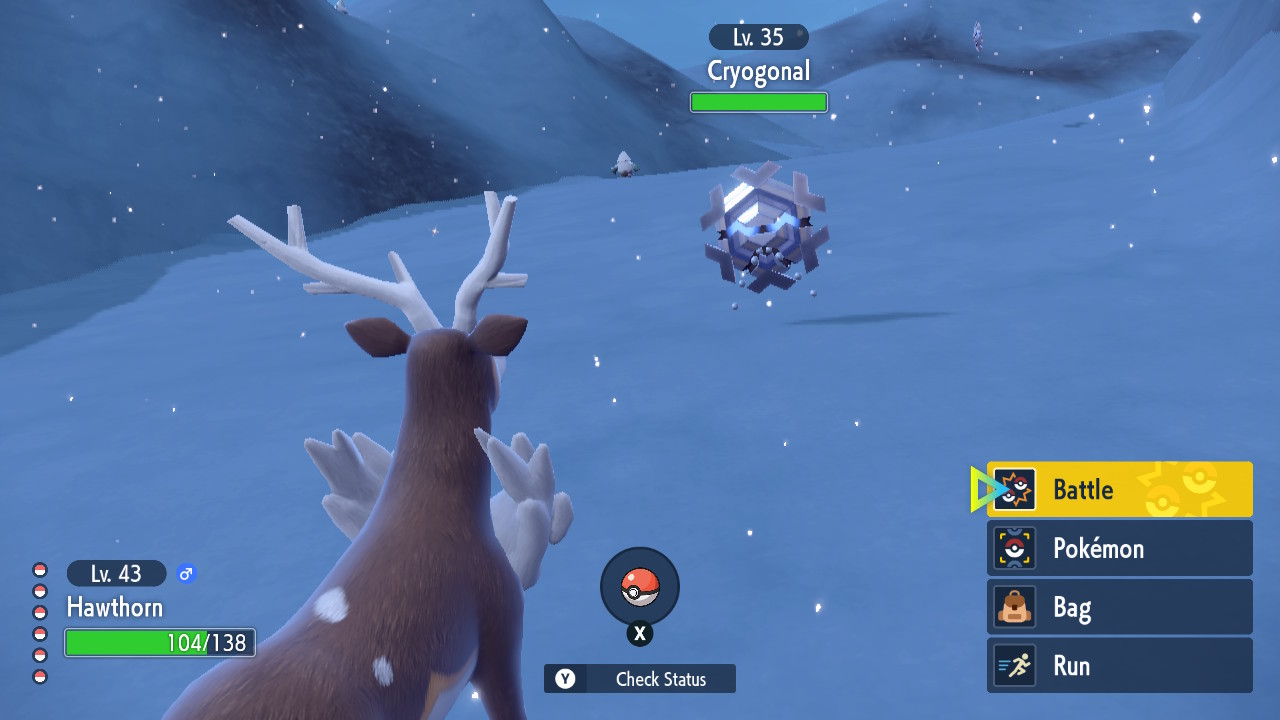This screenshot has height=720, width=1280.
Task: Open the Bag menu
Action: click(1119, 607)
